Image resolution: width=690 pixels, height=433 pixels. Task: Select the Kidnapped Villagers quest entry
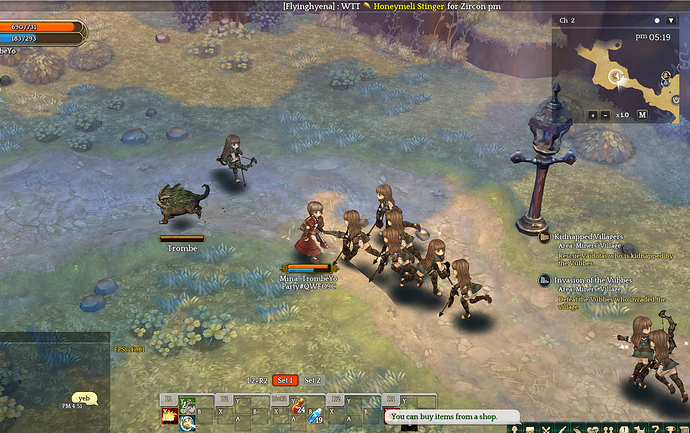pos(589,237)
